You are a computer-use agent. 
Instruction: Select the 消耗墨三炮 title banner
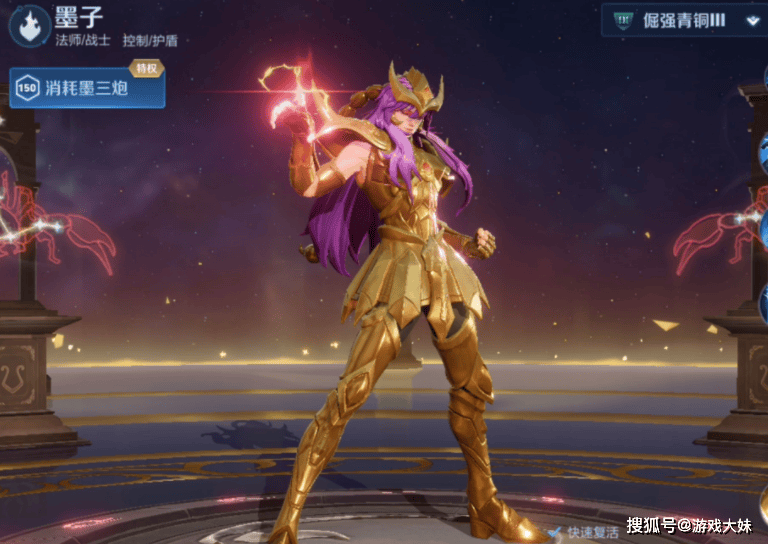(88, 88)
